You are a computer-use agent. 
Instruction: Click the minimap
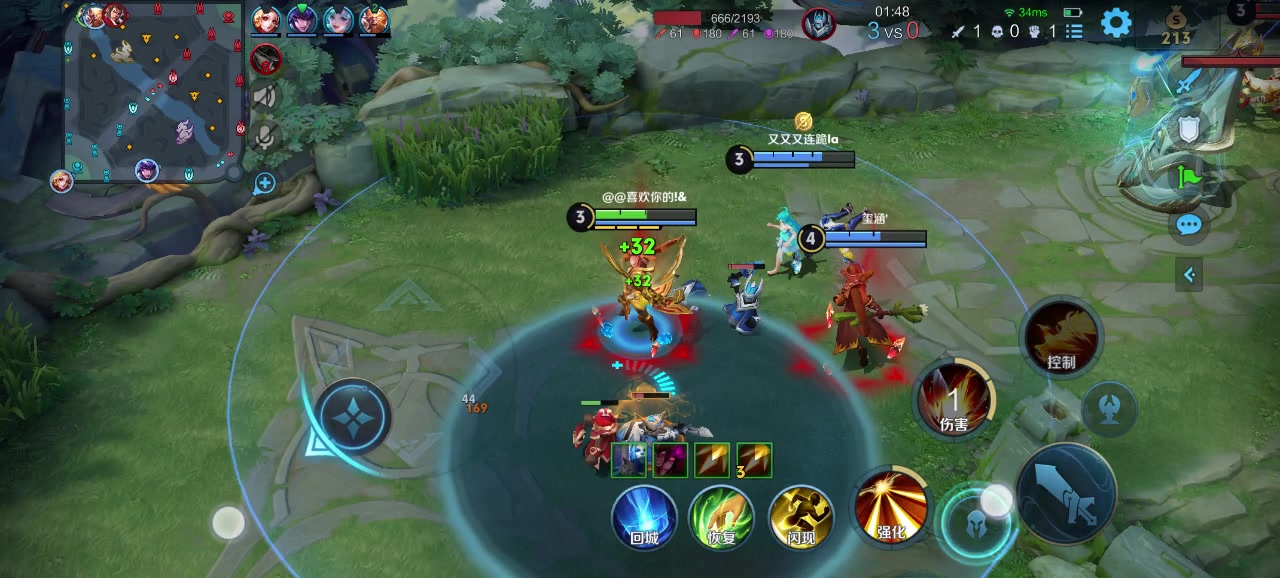tap(155, 92)
